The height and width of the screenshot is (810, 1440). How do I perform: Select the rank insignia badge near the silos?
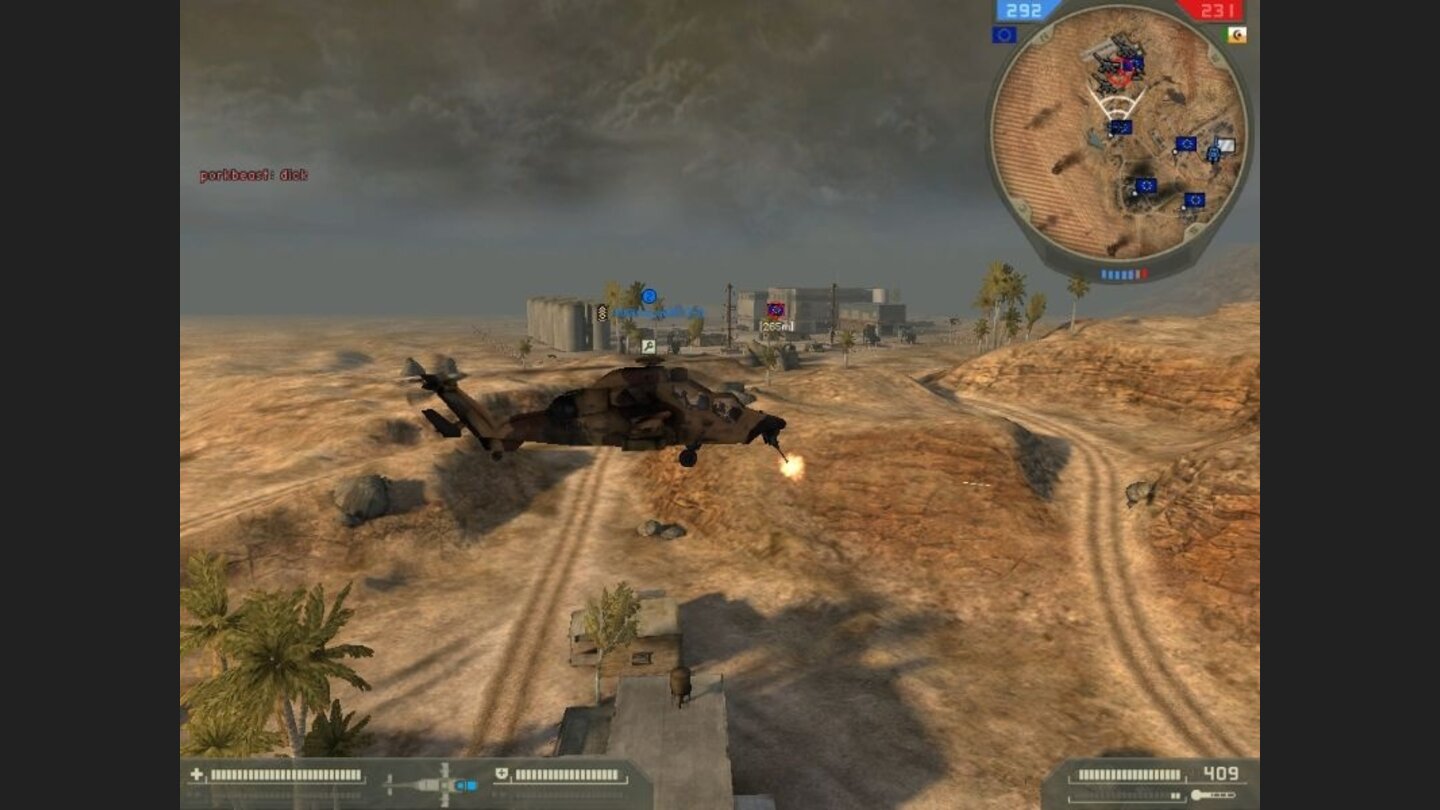(601, 312)
